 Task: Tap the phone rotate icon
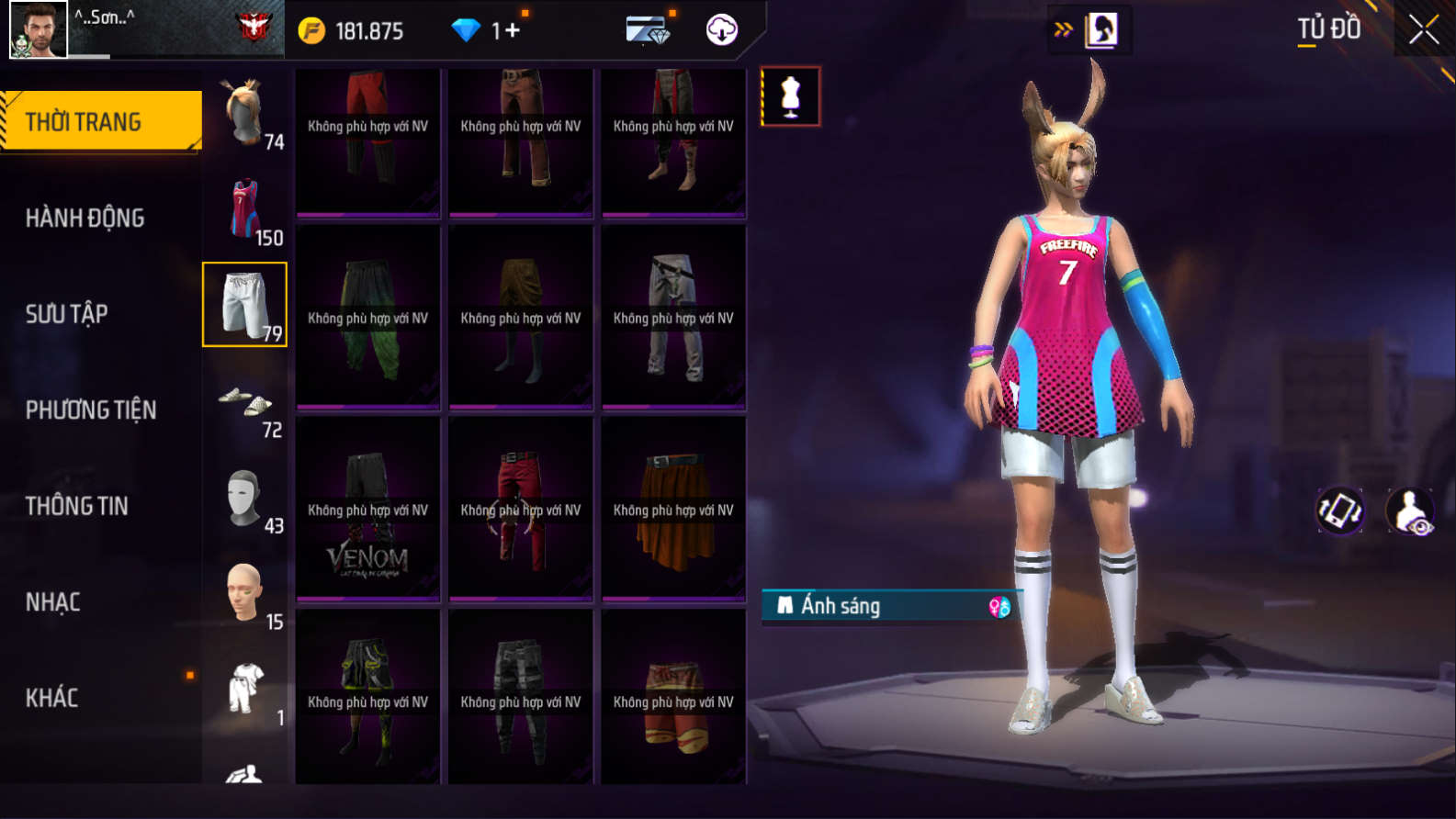(x=1340, y=511)
